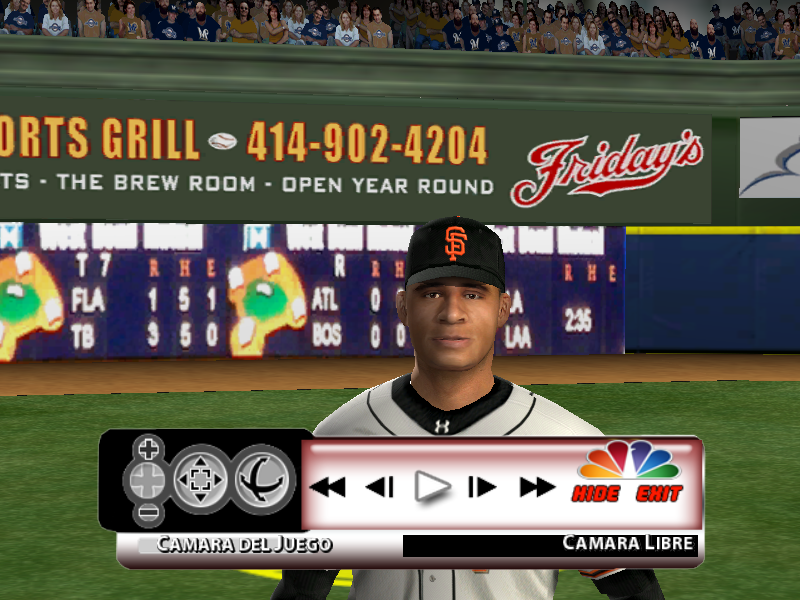Zoom out with the minus button
Image resolution: width=800 pixels, height=600 pixels.
click(x=148, y=514)
